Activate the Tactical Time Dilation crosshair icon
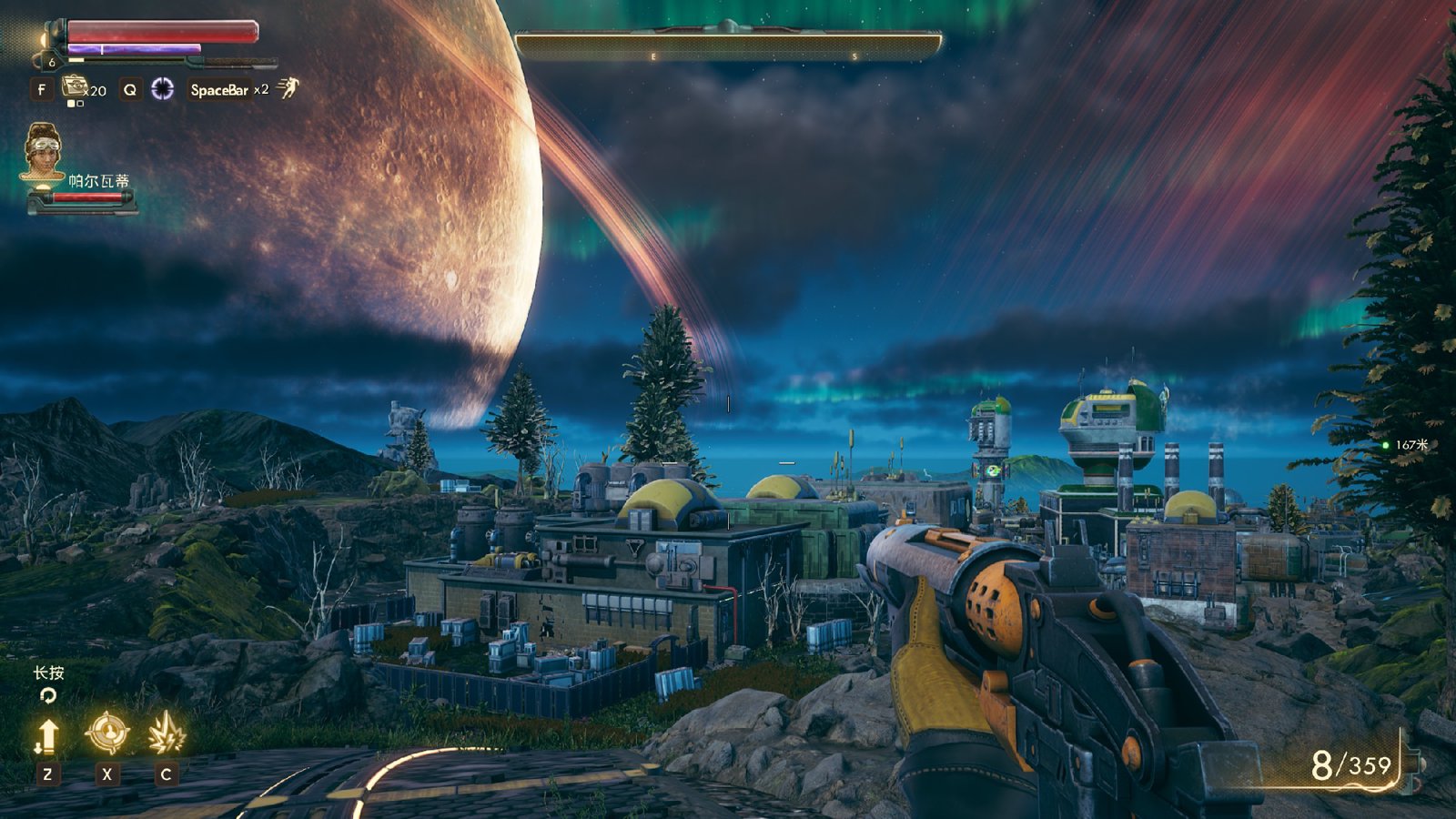This screenshot has height=819, width=1456. point(163,88)
